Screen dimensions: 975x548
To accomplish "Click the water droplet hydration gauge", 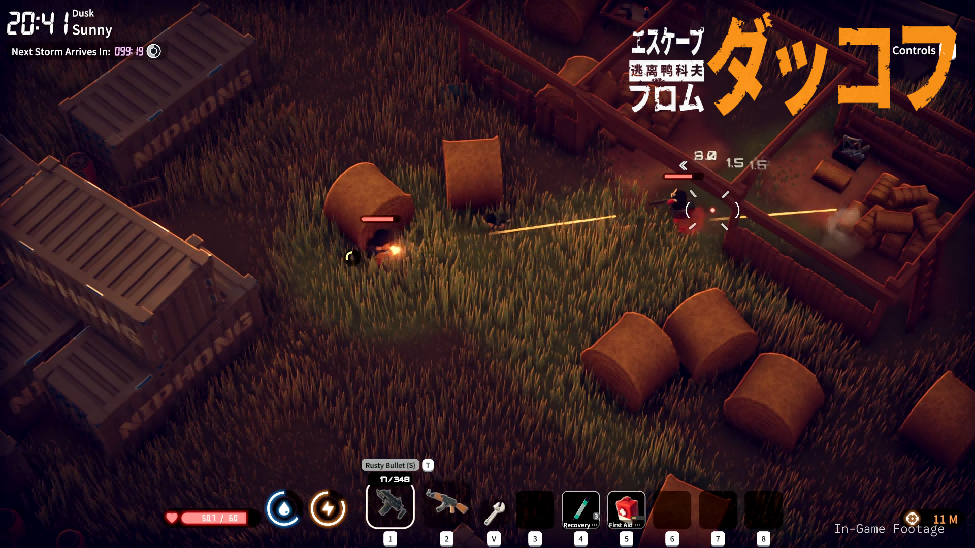I will click(x=285, y=509).
